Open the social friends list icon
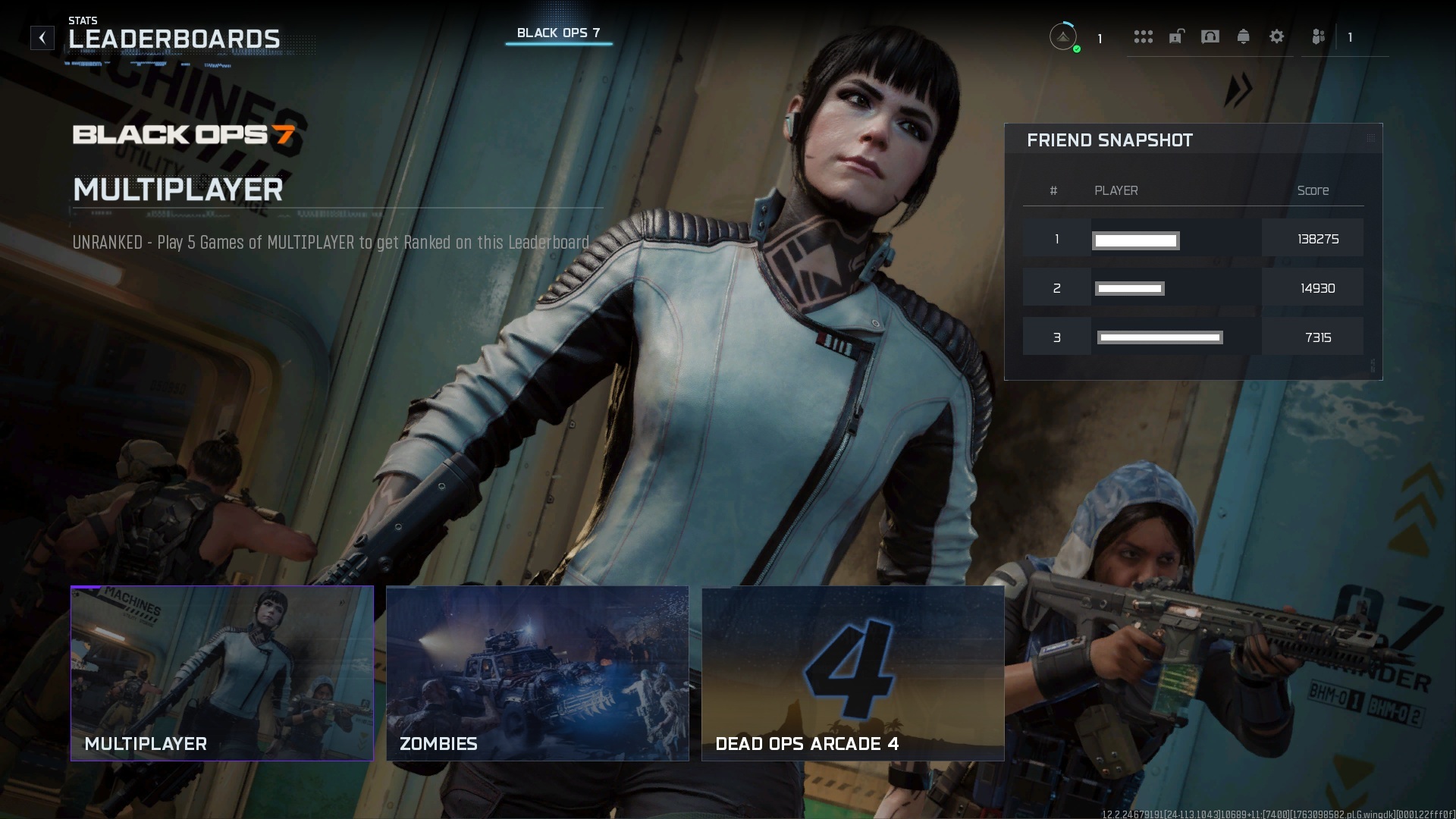 pos(1318,36)
